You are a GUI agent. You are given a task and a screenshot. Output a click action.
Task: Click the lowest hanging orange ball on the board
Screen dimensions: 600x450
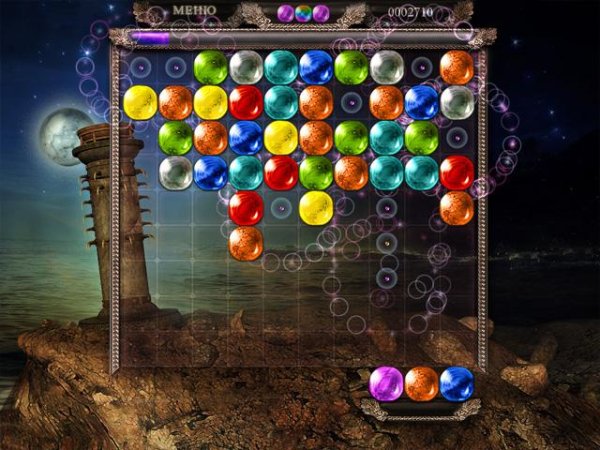(246, 242)
